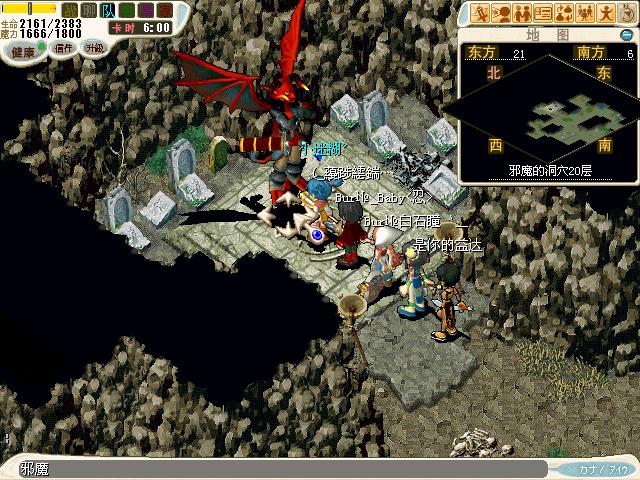
Task: Click the two-person party icon
Action: [x=522, y=13]
